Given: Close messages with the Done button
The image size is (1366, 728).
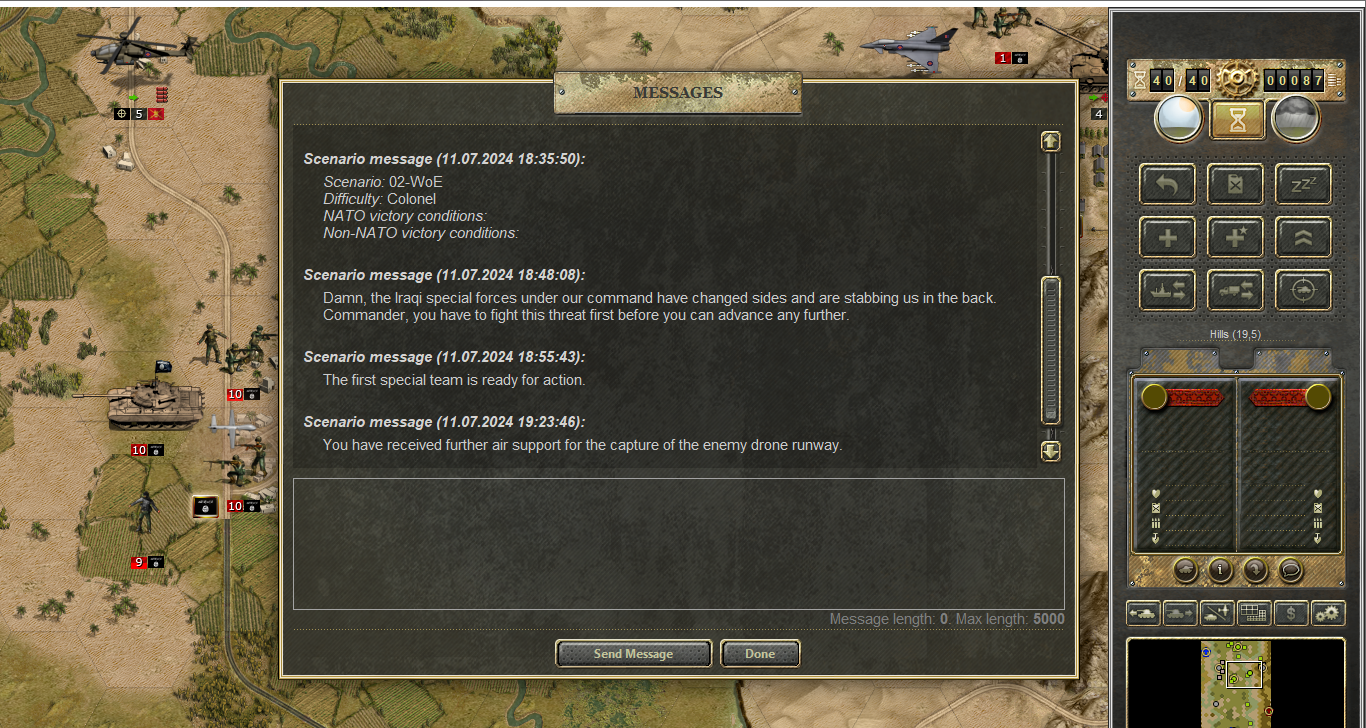Looking at the screenshot, I should click(x=760, y=654).
